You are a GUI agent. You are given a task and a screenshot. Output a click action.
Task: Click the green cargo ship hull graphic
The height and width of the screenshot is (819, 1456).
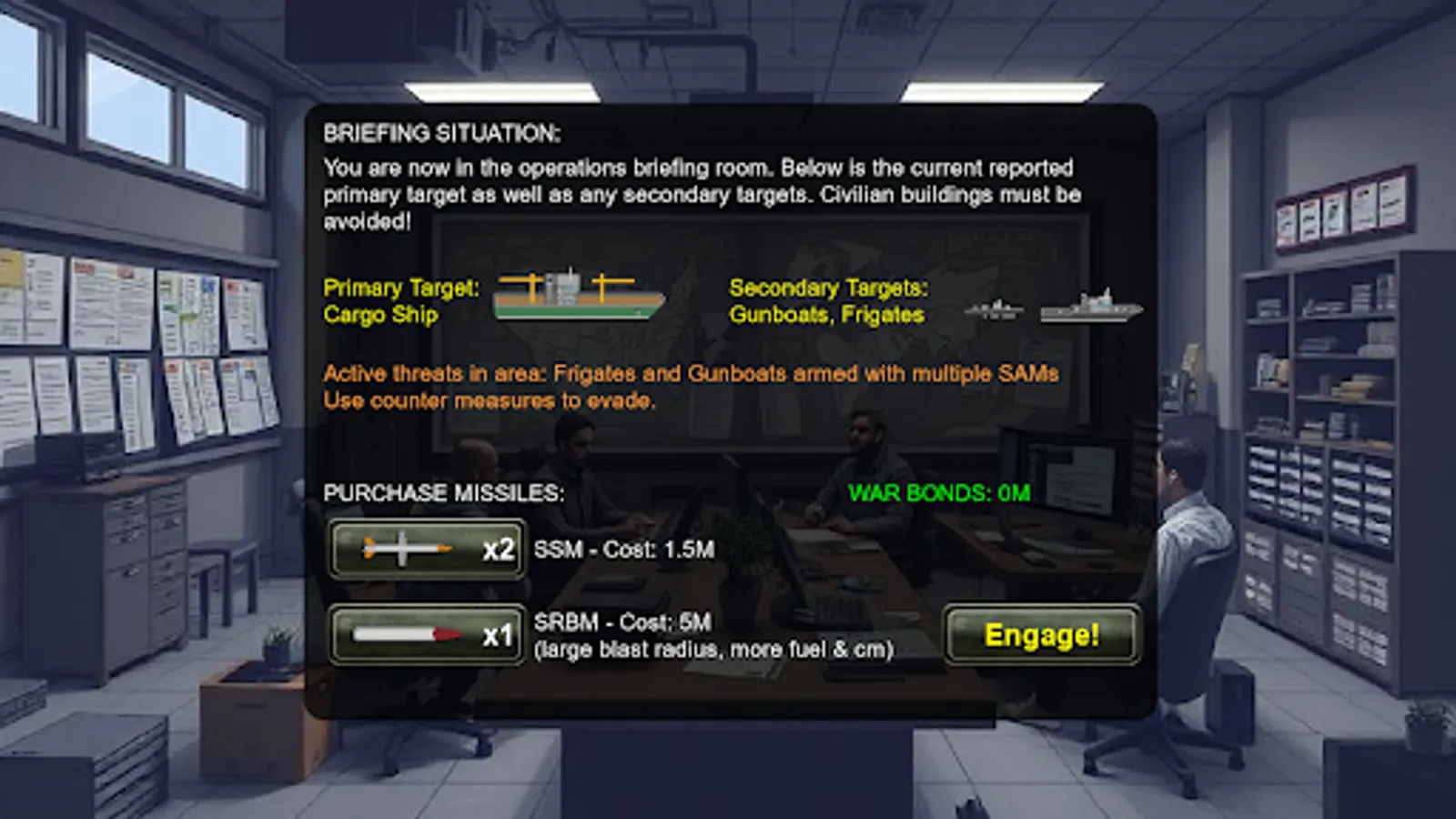pyautogui.click(x=573, y=311)
